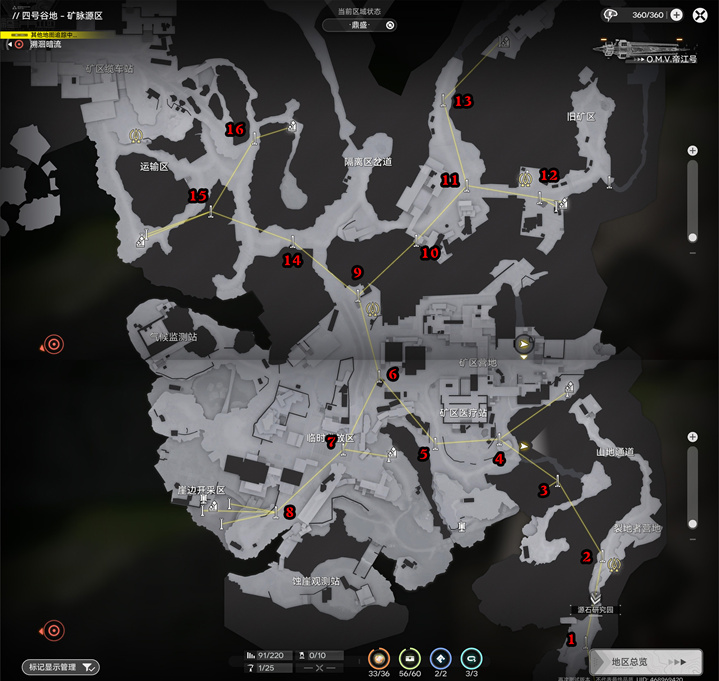Zoom in with the lower slider's plus button
This screenshot has height=681, width=719.
click(x=693, y=437)
